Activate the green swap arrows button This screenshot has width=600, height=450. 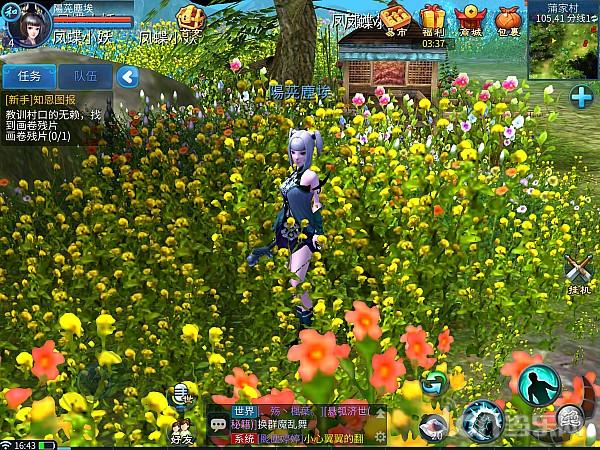point(433,381)
